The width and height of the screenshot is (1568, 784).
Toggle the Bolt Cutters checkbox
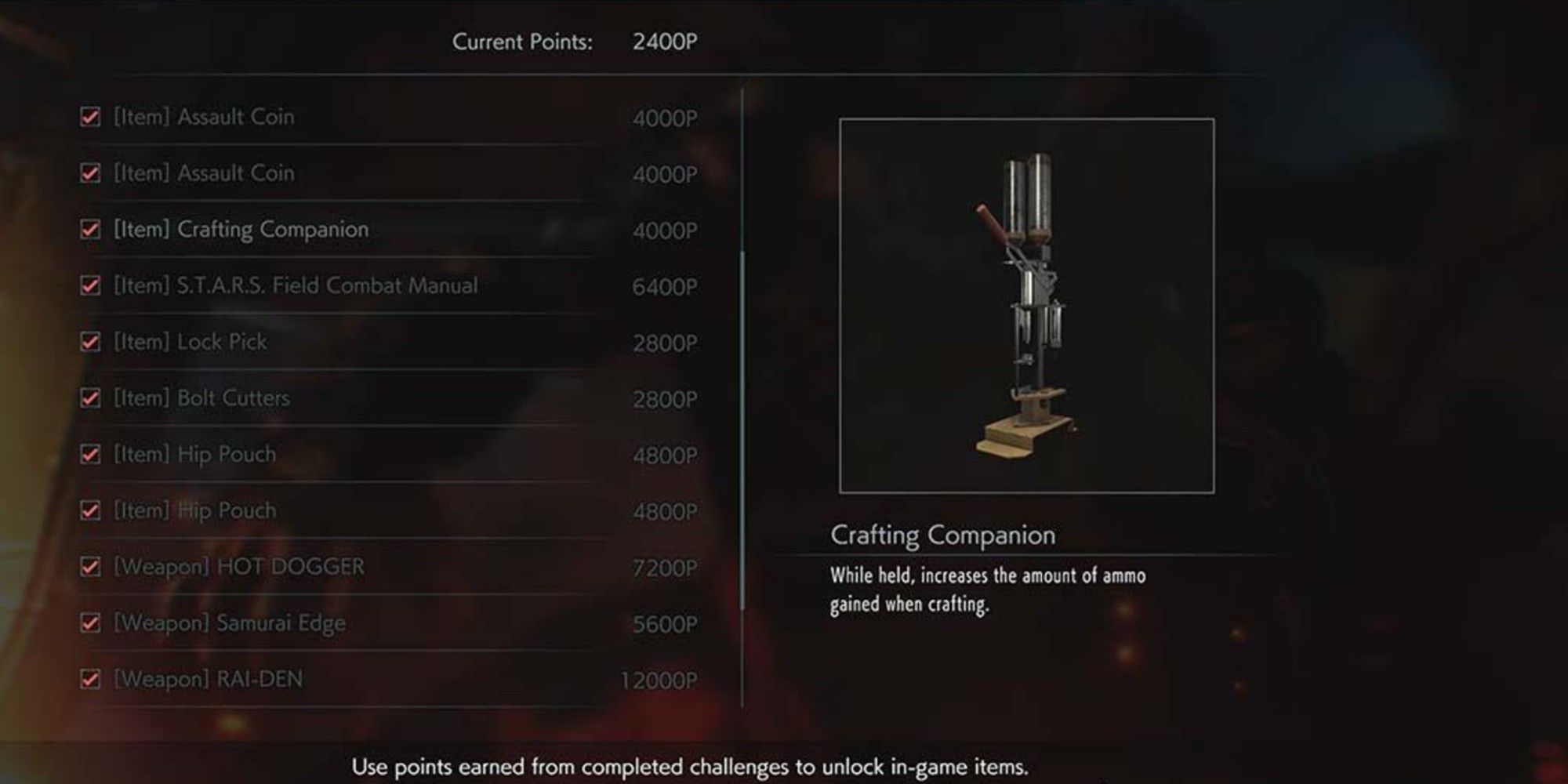pos(92,398)
